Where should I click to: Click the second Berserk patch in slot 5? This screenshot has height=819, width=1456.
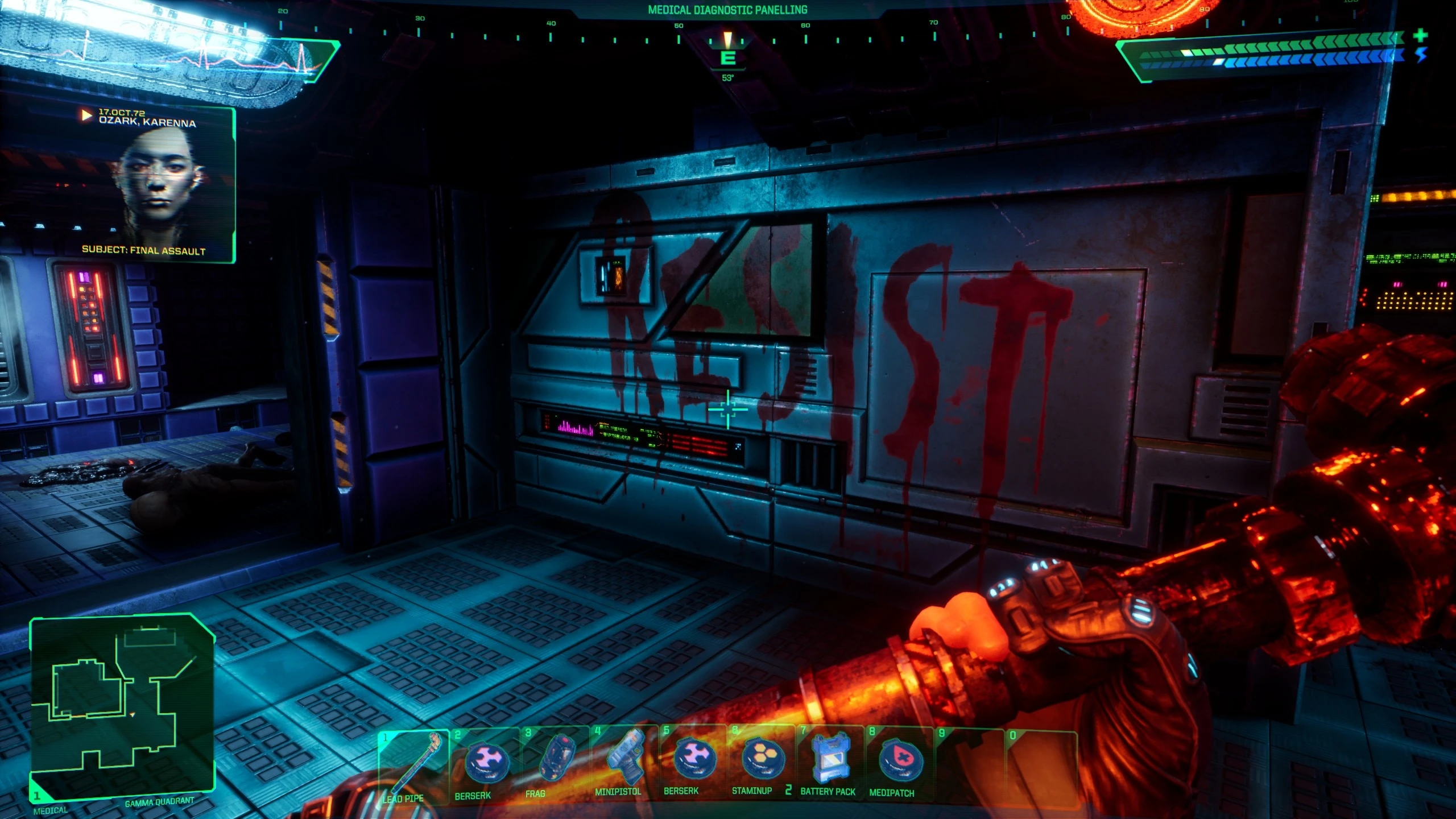693,756
